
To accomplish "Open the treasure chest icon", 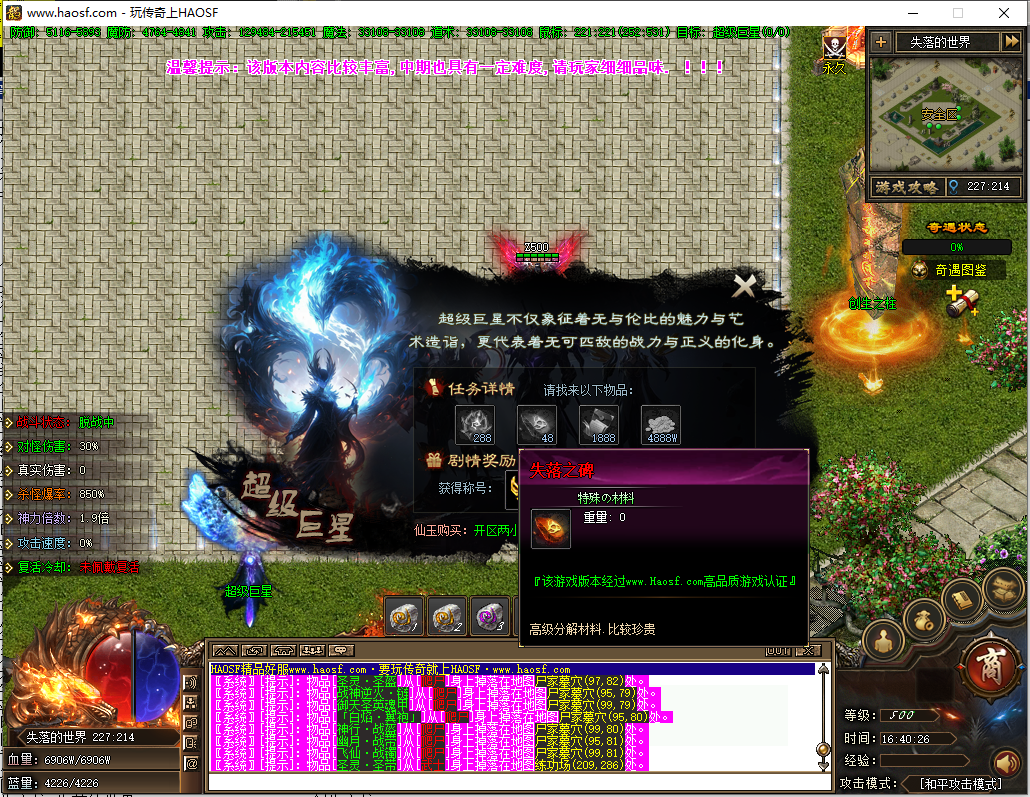I will pos(1003,588).
